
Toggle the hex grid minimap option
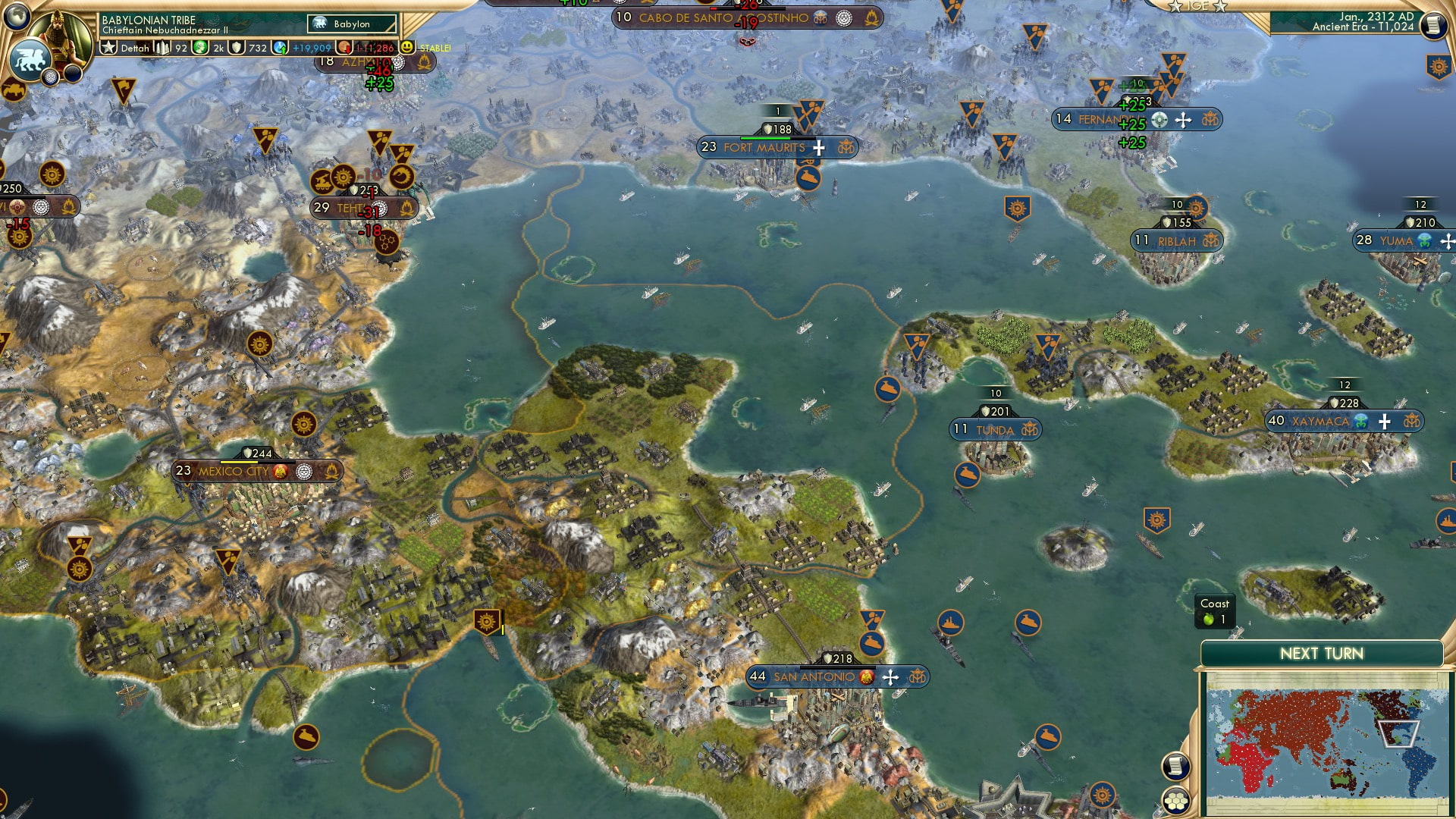click(1175, 801)
